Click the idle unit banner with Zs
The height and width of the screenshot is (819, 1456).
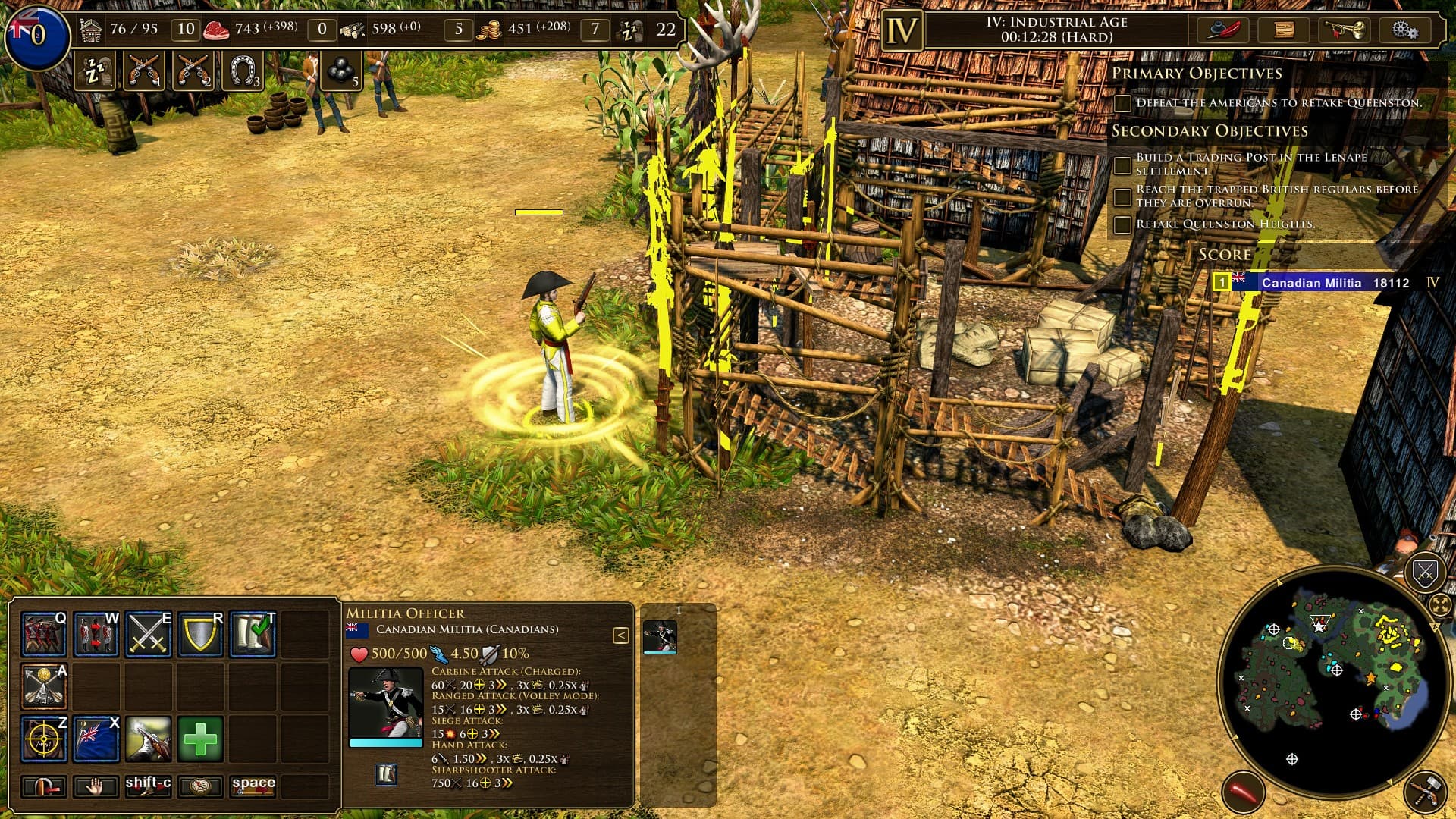coord(96,71)
